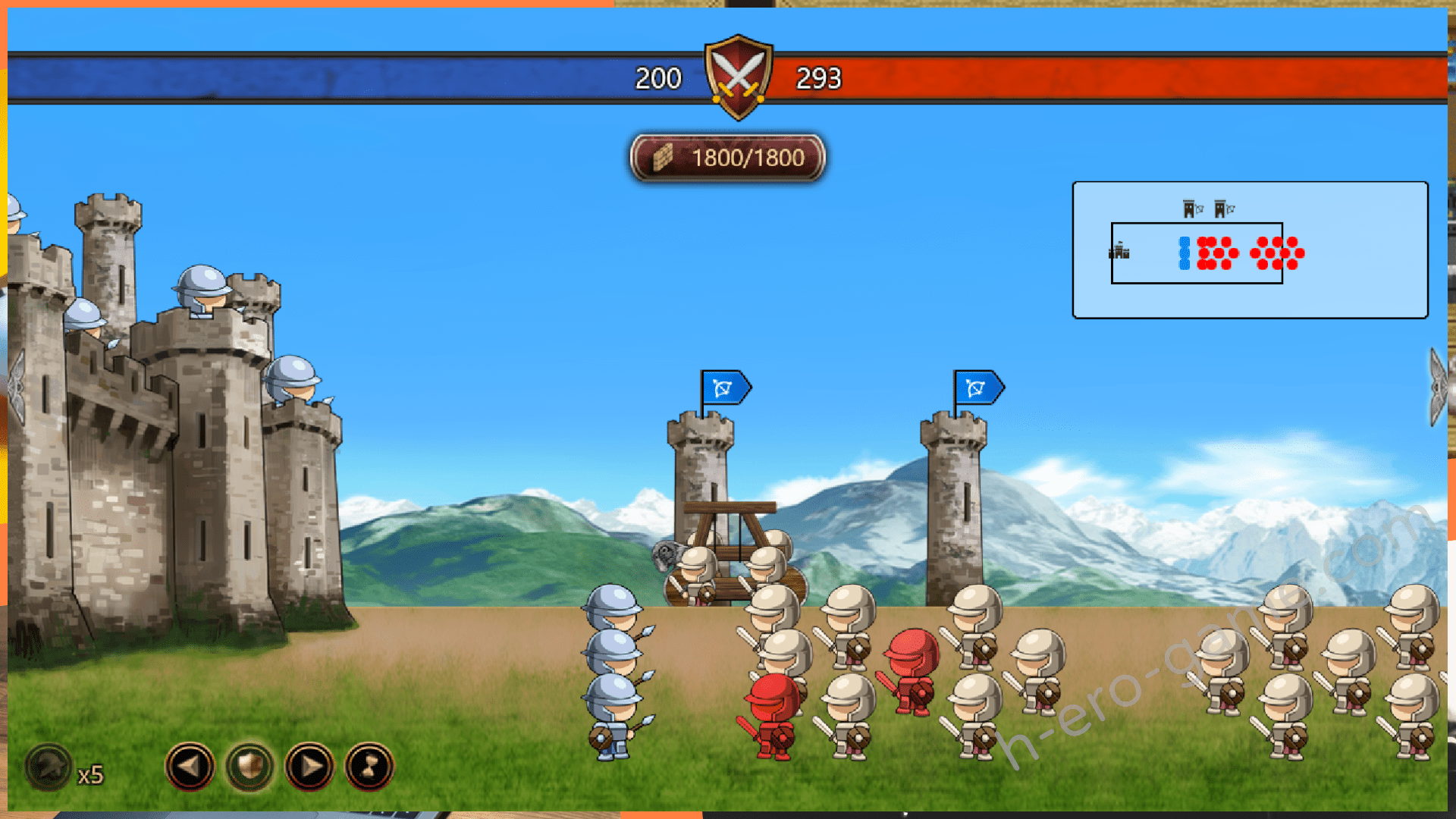This screenshot has height=819, width=1456.
Task: Click the castle icon on the minimap
Action: (x=1119, y=251)
